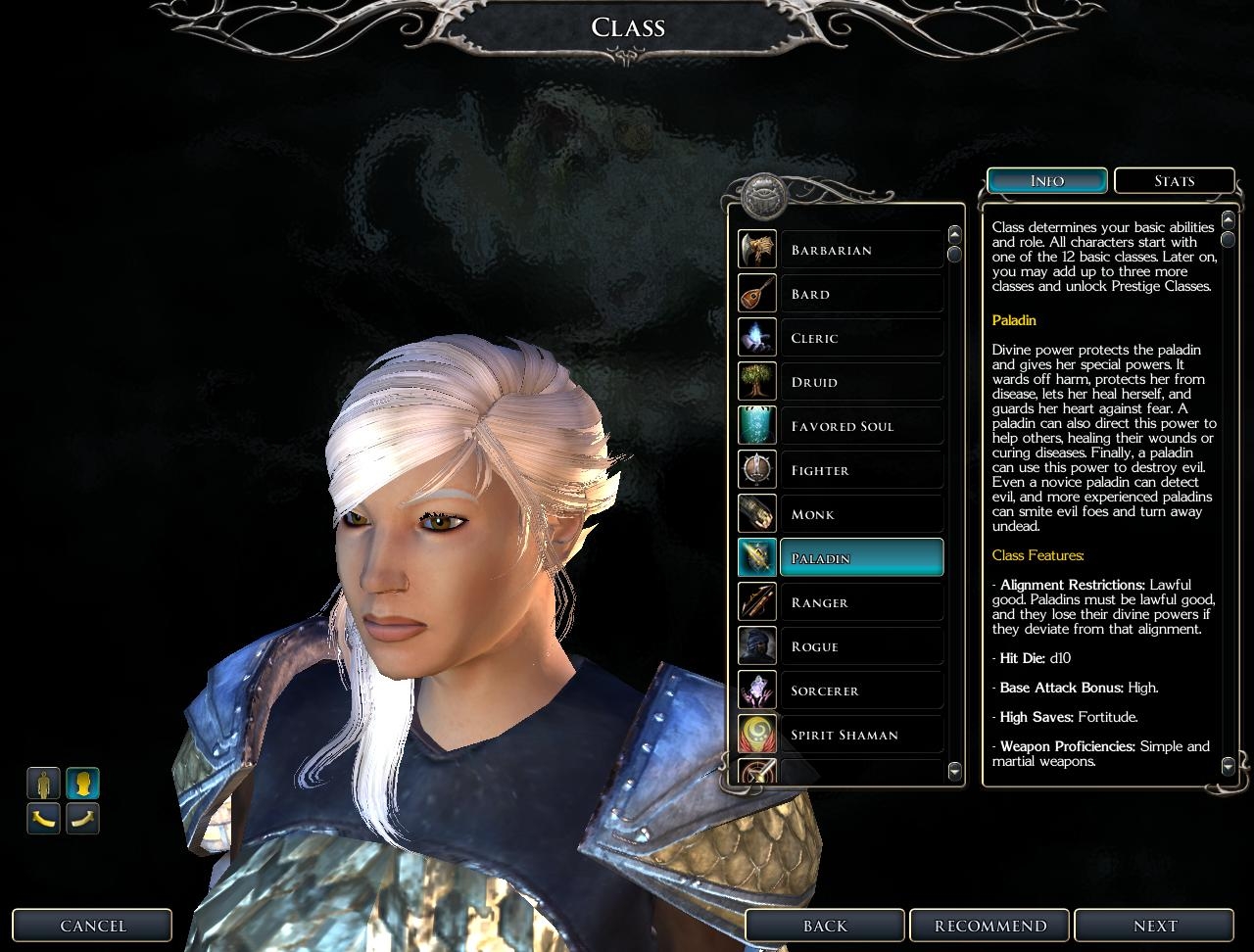Choose the Ranger class

(x=861, y=602)
